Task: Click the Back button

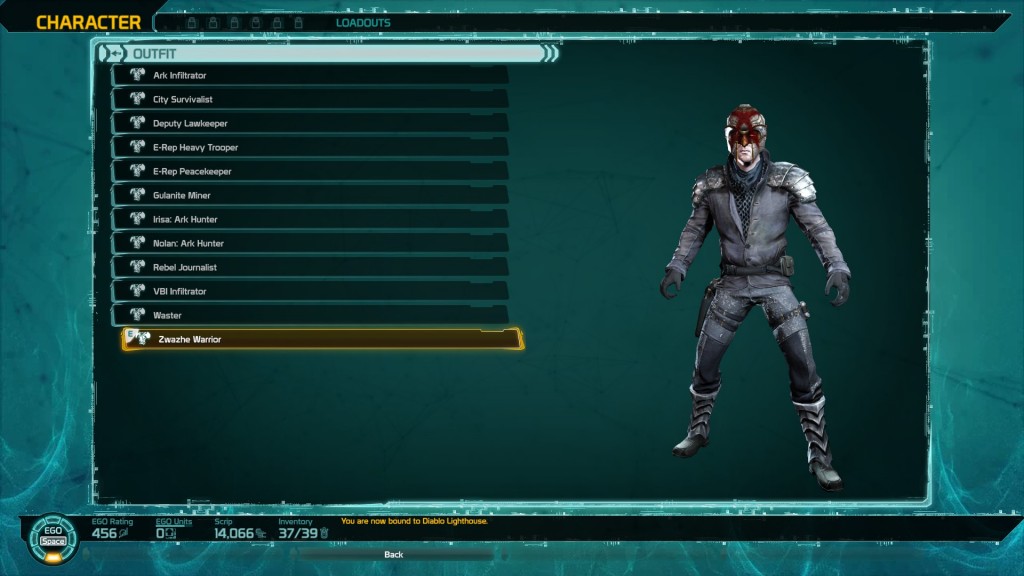Action: tap(394, 554)
